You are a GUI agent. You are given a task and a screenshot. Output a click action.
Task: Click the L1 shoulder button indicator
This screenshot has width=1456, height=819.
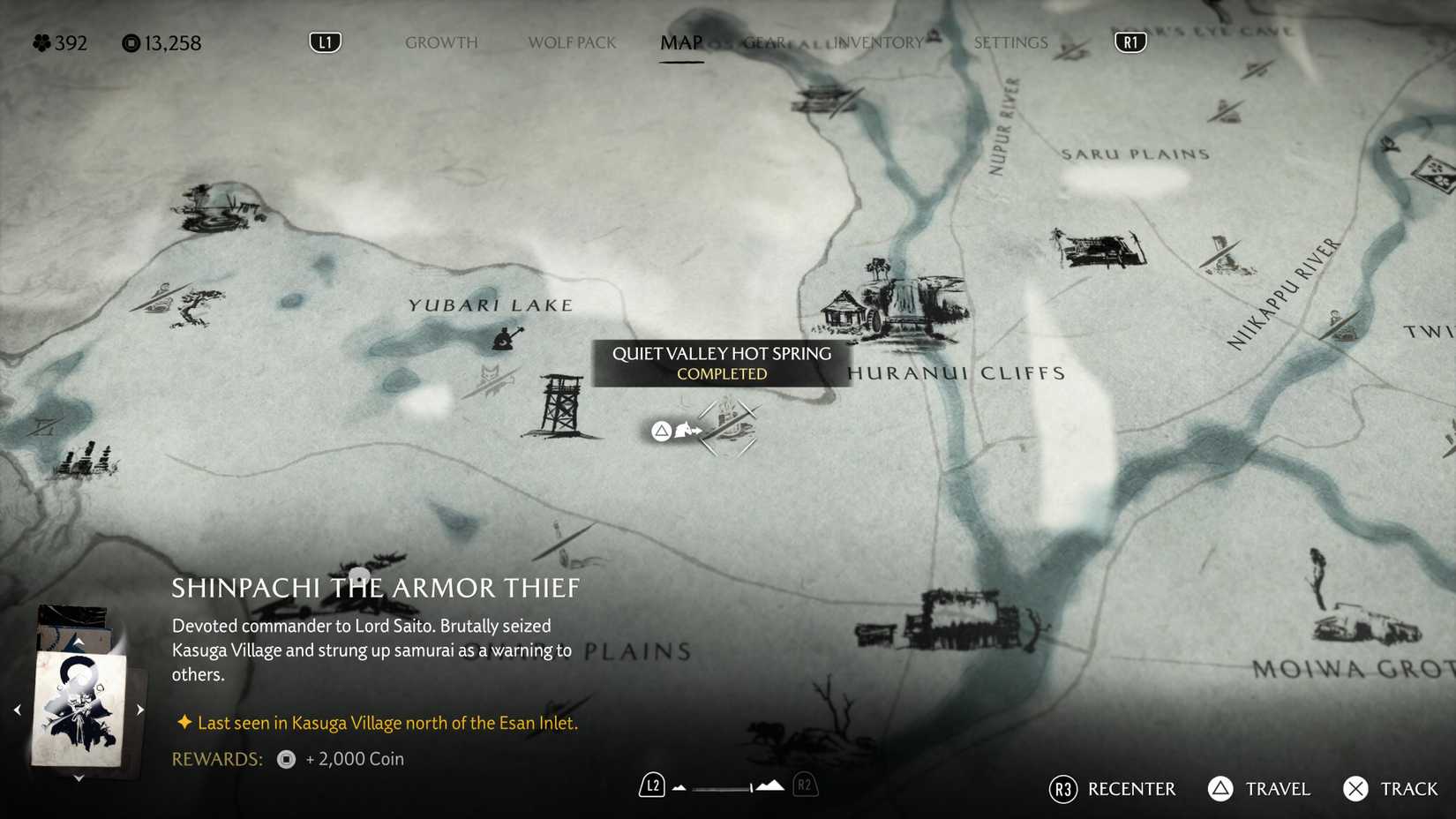click(324, 41)
